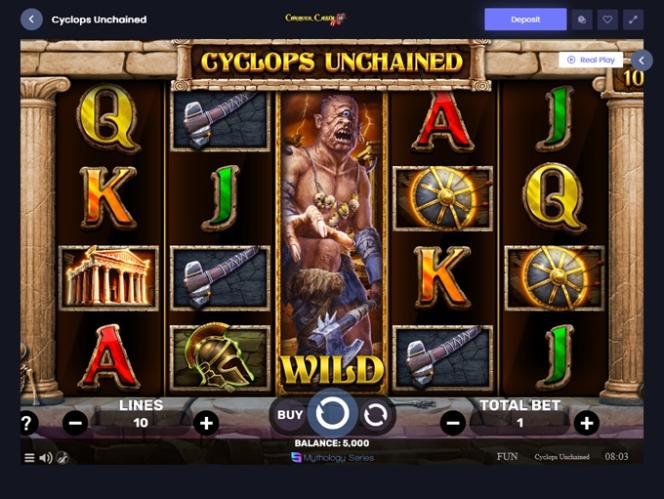Increase the number of LINES
This screenshot has width=664, height=499.
206,423
